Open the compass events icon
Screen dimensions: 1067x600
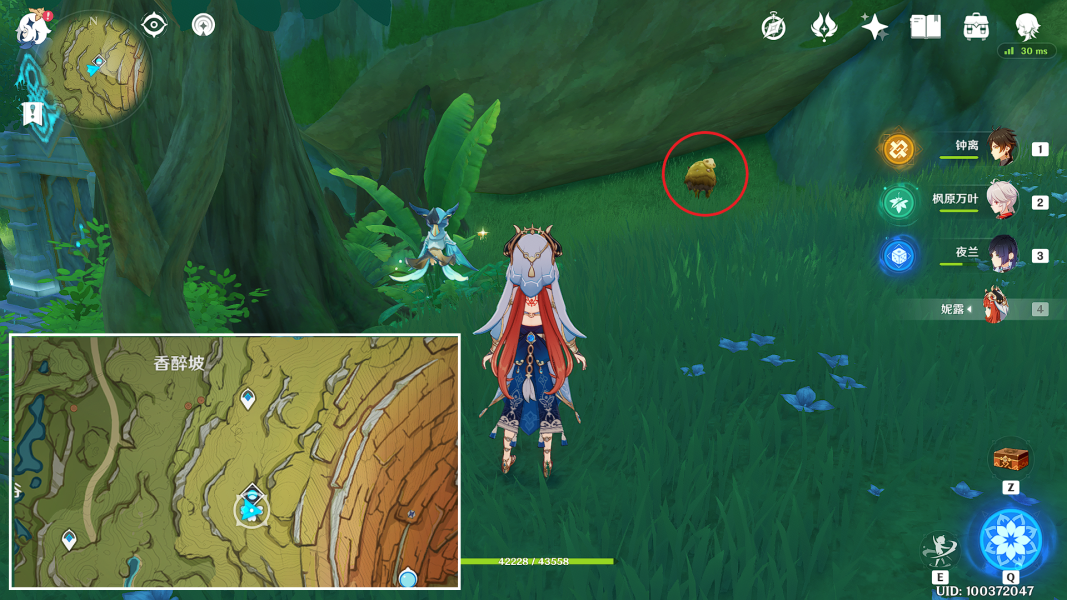click(x=774, y=27)
